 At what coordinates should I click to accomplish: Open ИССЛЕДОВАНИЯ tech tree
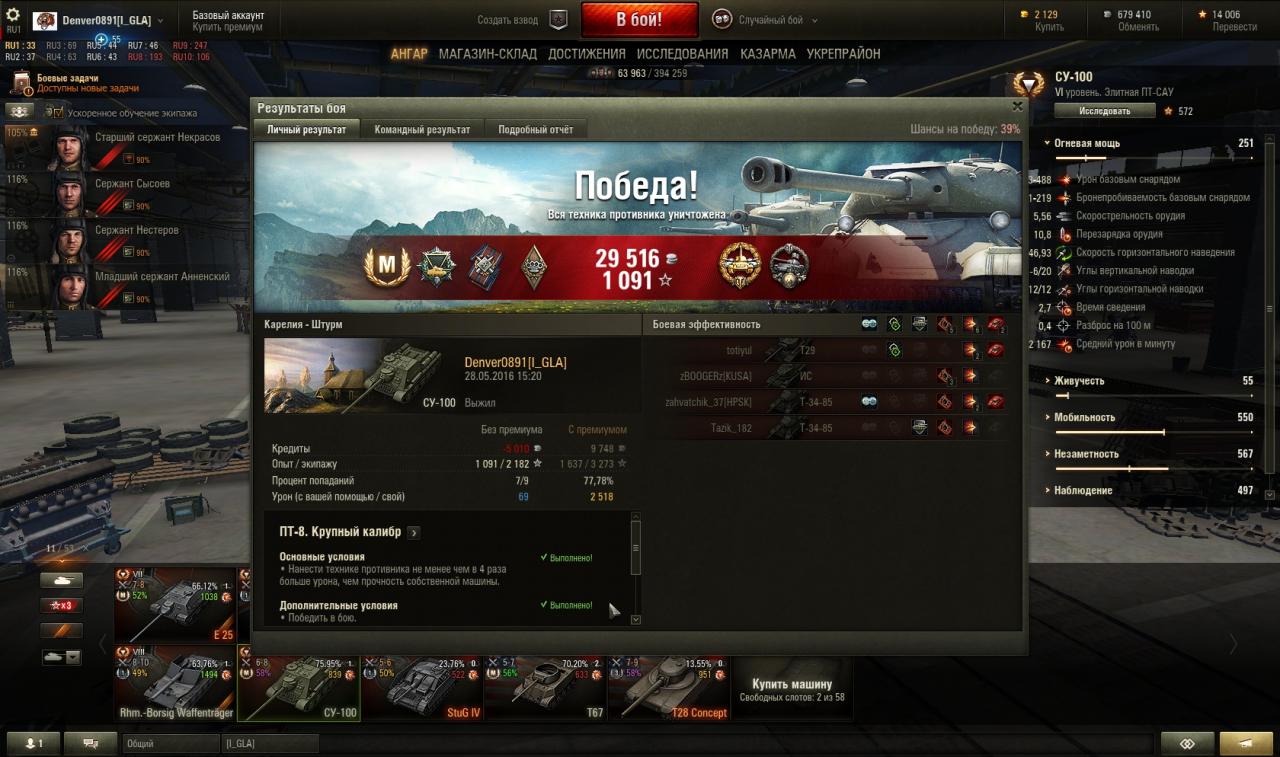[682, 54]
